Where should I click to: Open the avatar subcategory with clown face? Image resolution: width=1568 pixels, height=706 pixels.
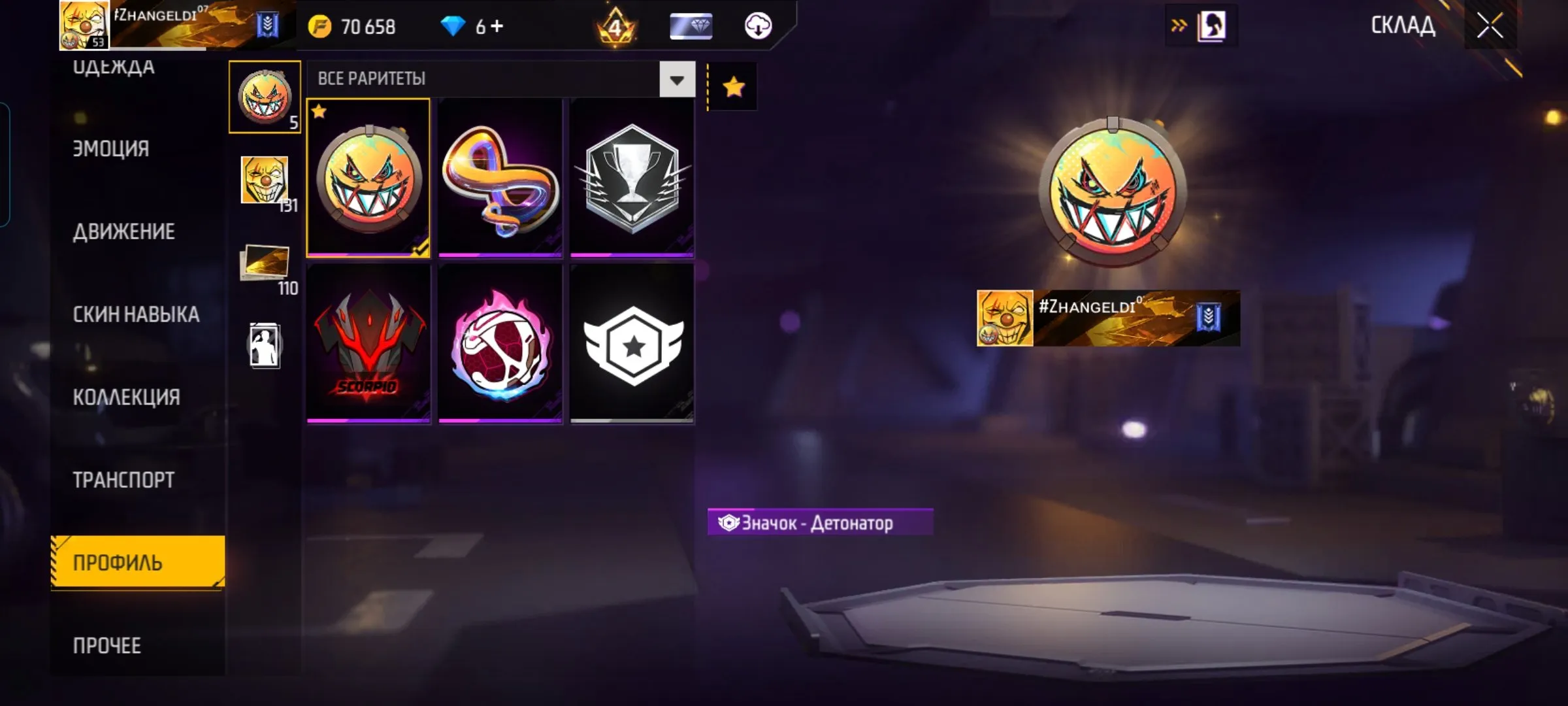tap(265, 181)
